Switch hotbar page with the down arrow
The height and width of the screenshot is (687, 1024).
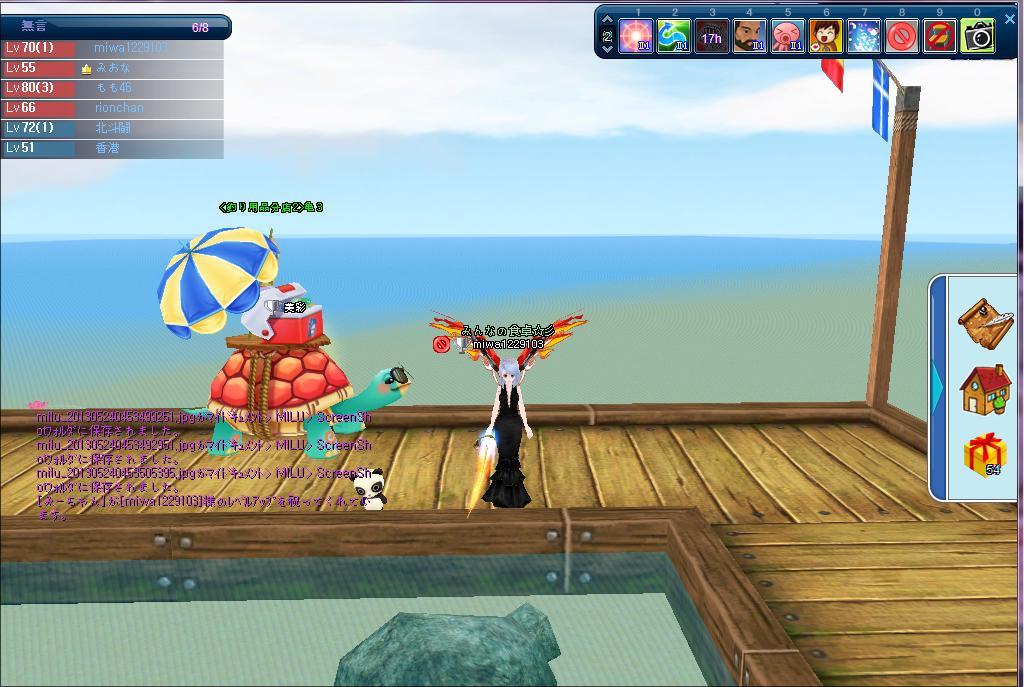(607, 47)
